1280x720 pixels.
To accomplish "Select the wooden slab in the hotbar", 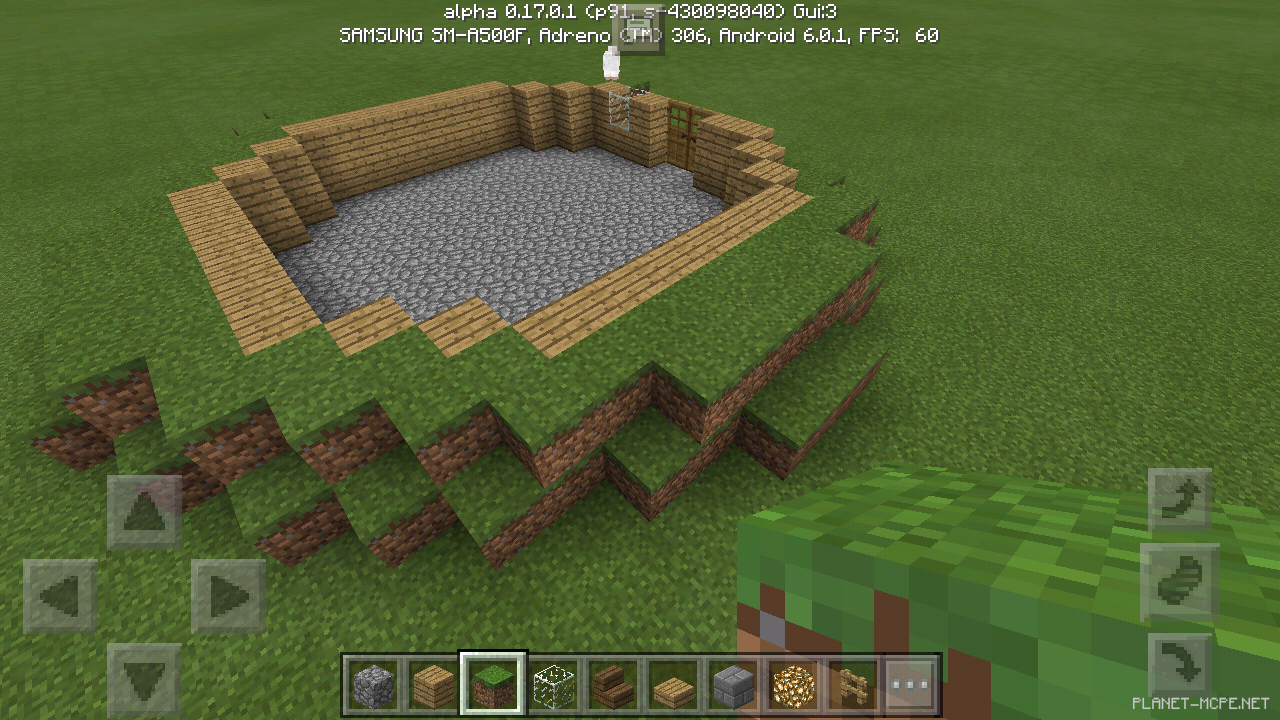I will (672, 685).
